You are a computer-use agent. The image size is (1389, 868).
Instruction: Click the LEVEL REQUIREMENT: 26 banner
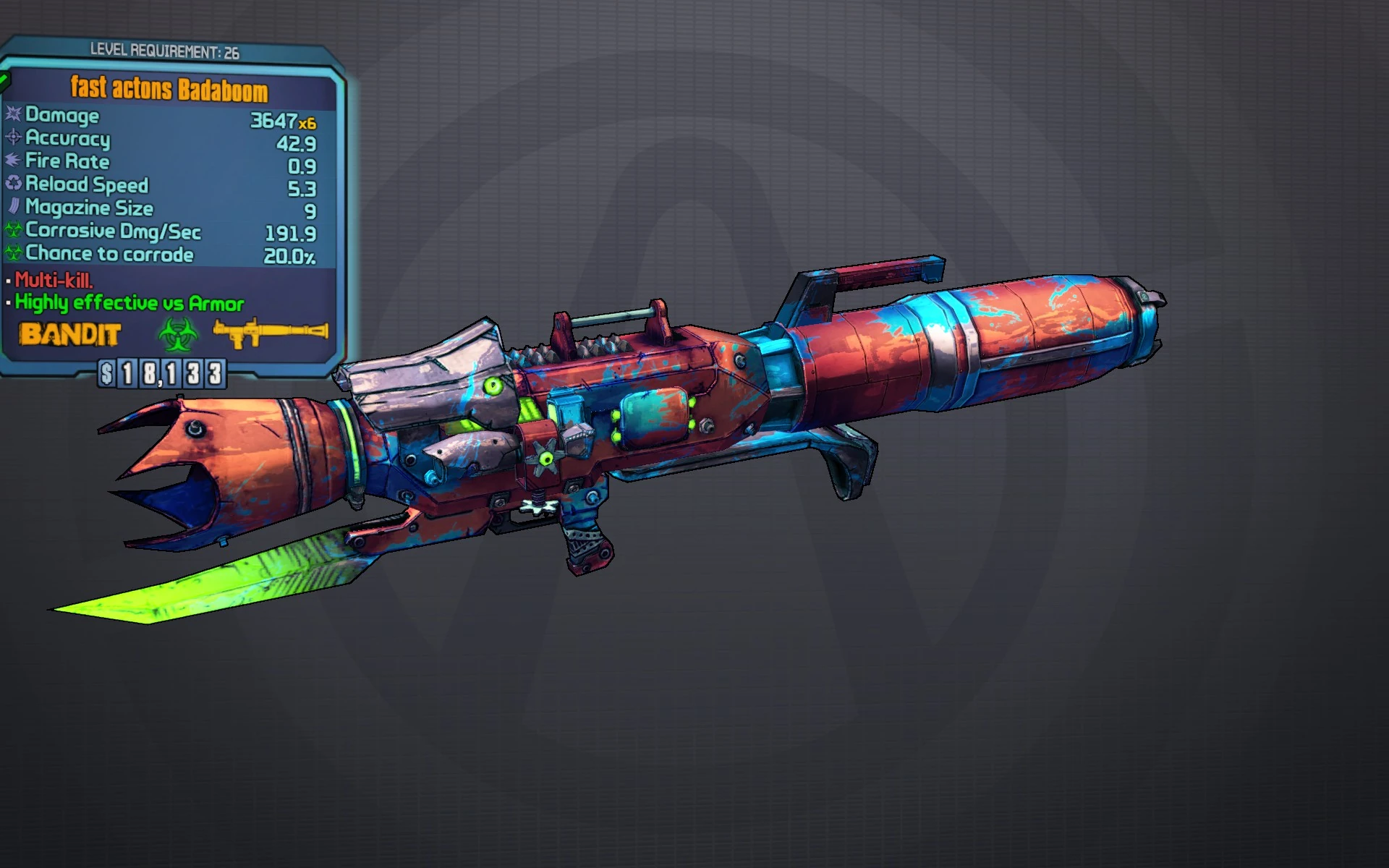pyautogui.click(x=166, y=50)
